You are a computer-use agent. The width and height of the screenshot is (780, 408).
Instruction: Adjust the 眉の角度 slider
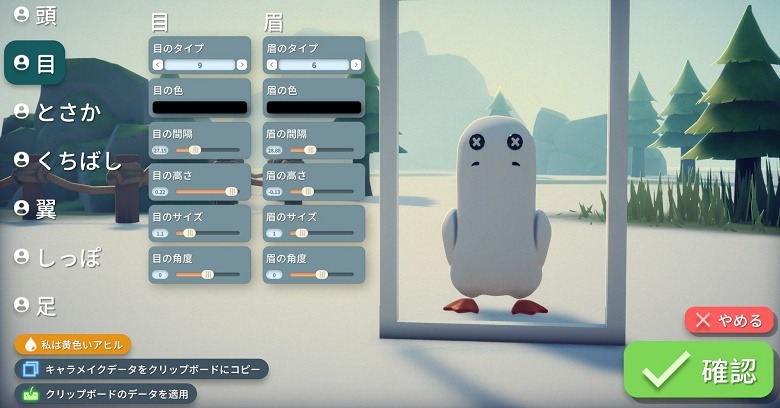pyautogui.click(x=321, y=274)
